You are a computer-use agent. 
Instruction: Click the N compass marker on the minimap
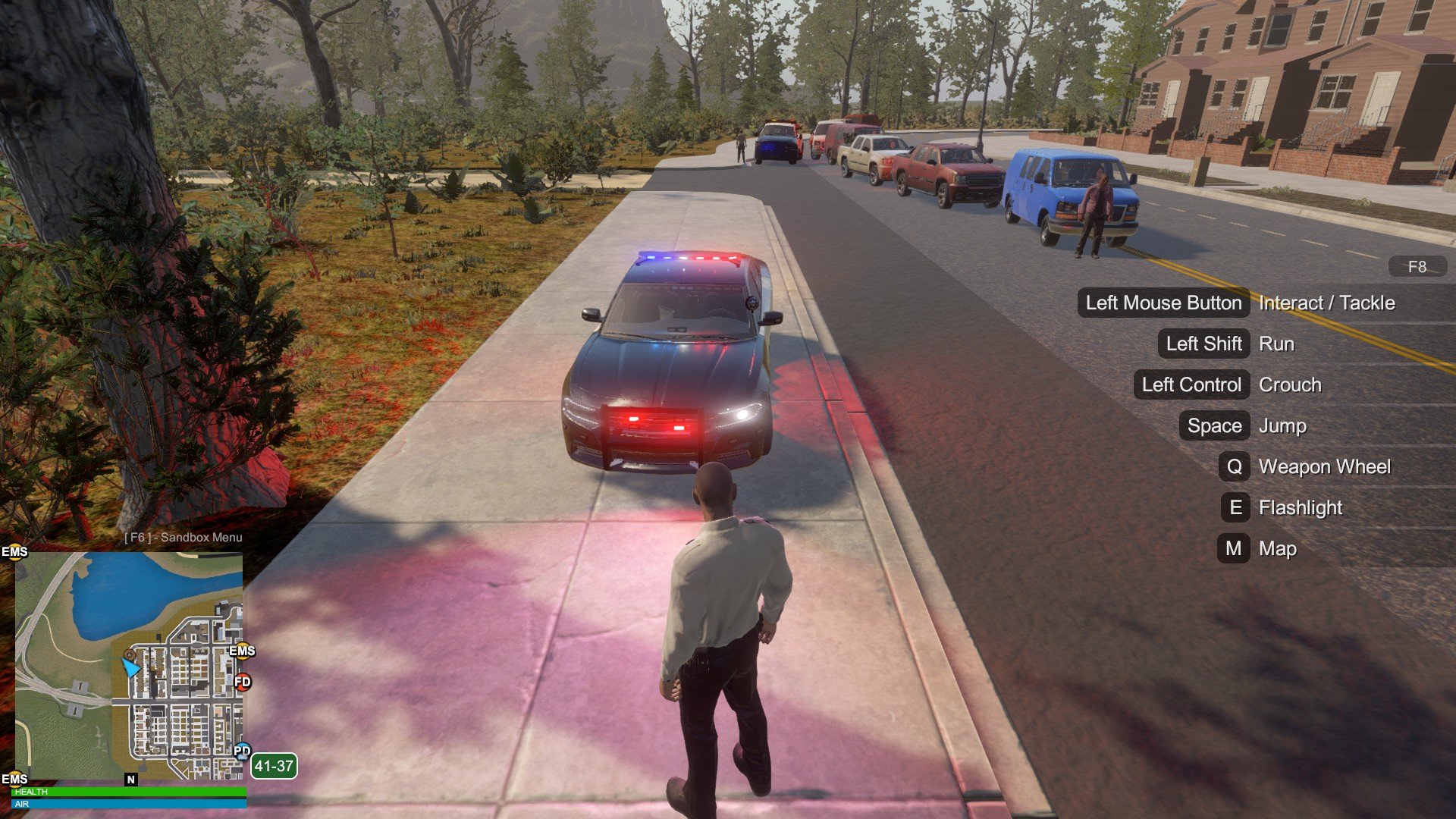pos(131,780)
